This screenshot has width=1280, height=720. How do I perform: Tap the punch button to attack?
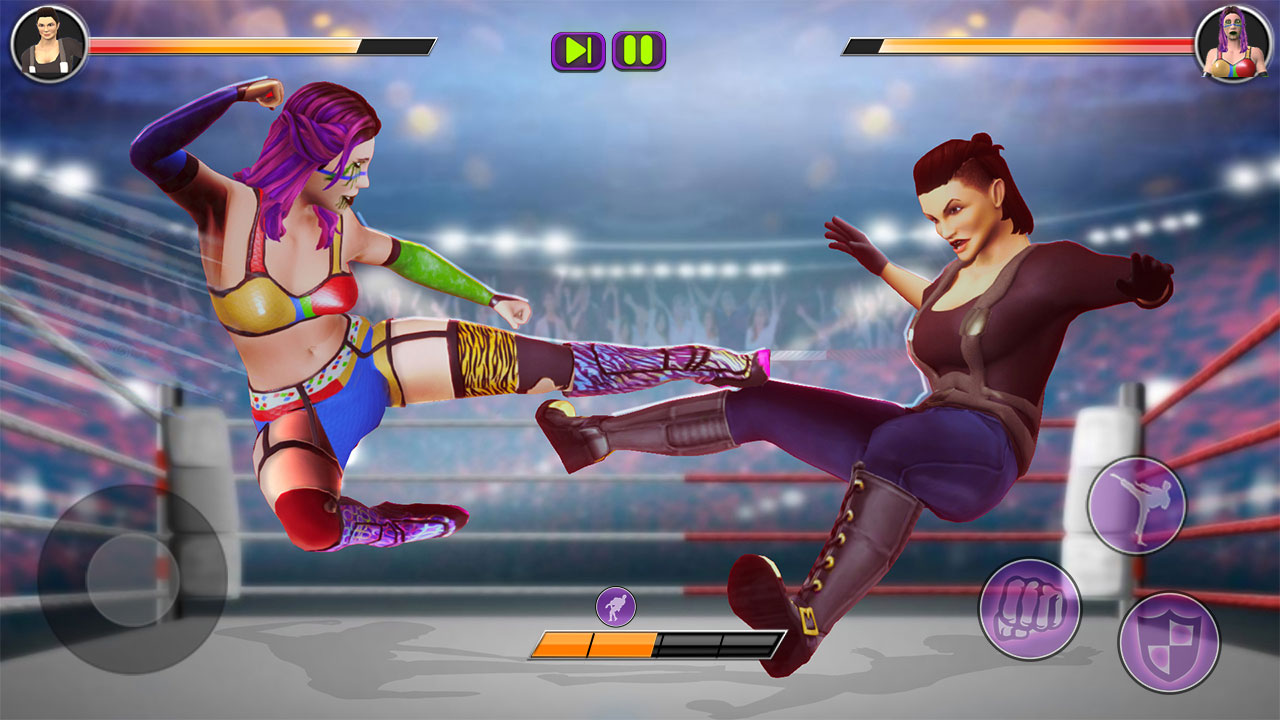tap(1029, 608)
